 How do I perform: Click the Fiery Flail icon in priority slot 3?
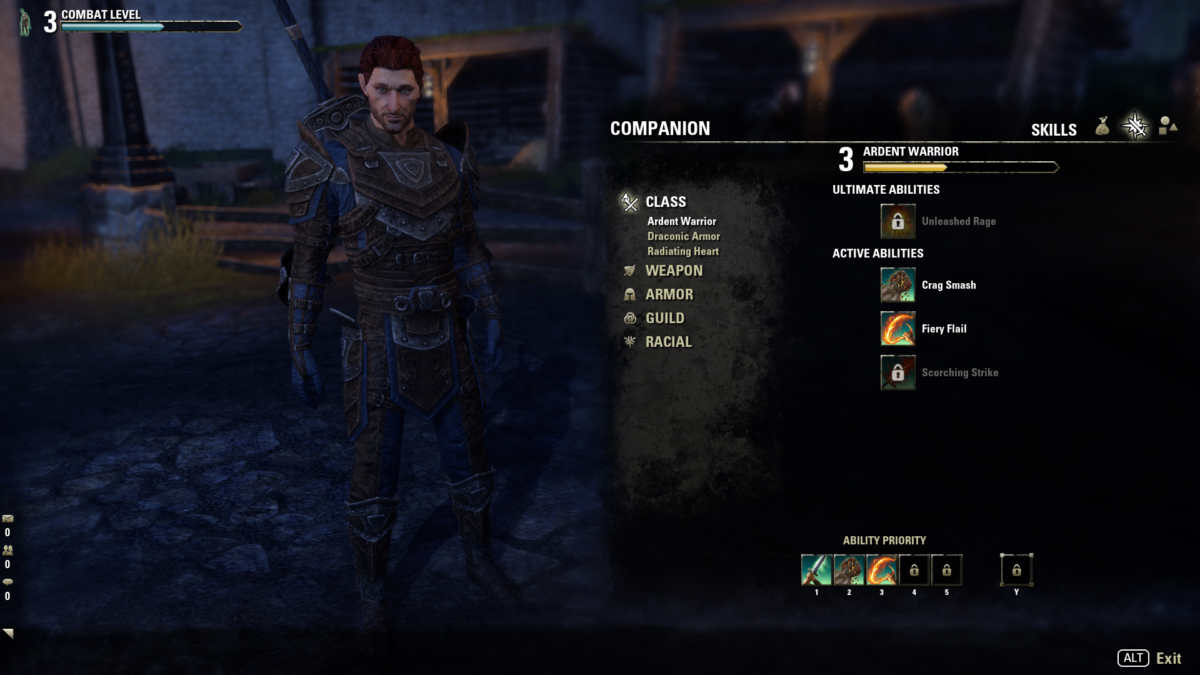882,570
